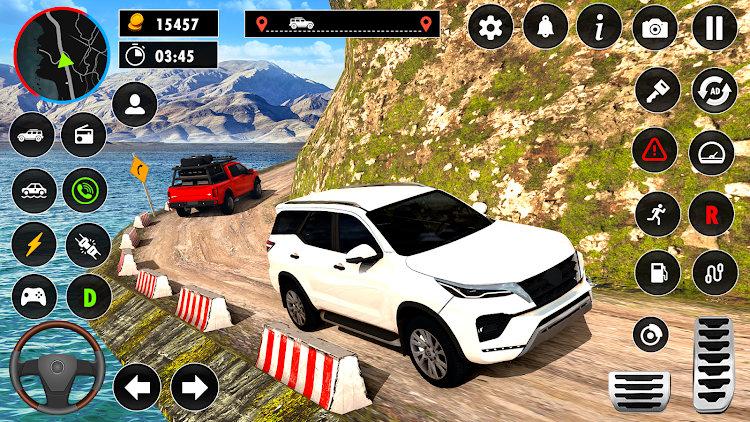Screen dimensions: 750x422
Task: Answer the green phone call icon
Action: point(84,190)
